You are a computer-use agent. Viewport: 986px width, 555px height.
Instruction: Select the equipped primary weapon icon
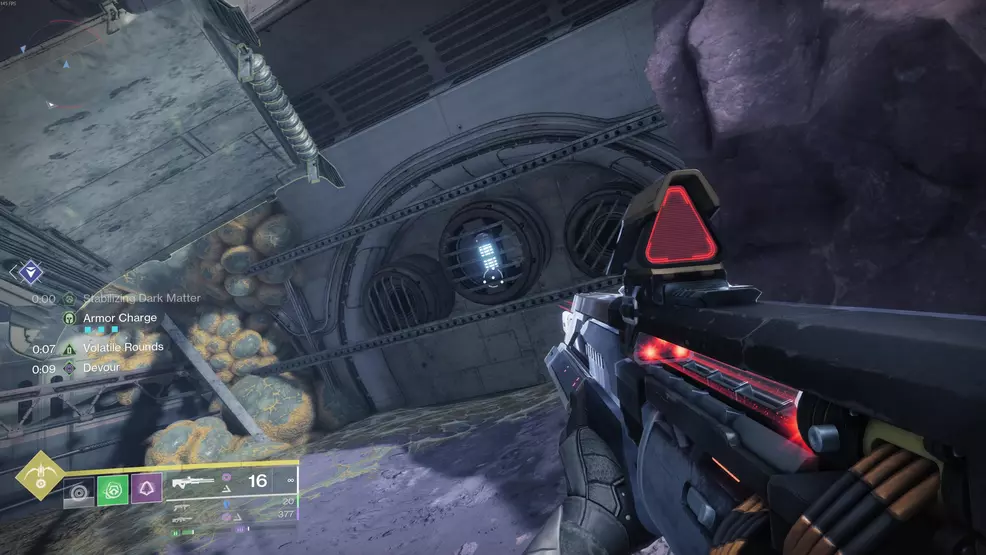195,482
